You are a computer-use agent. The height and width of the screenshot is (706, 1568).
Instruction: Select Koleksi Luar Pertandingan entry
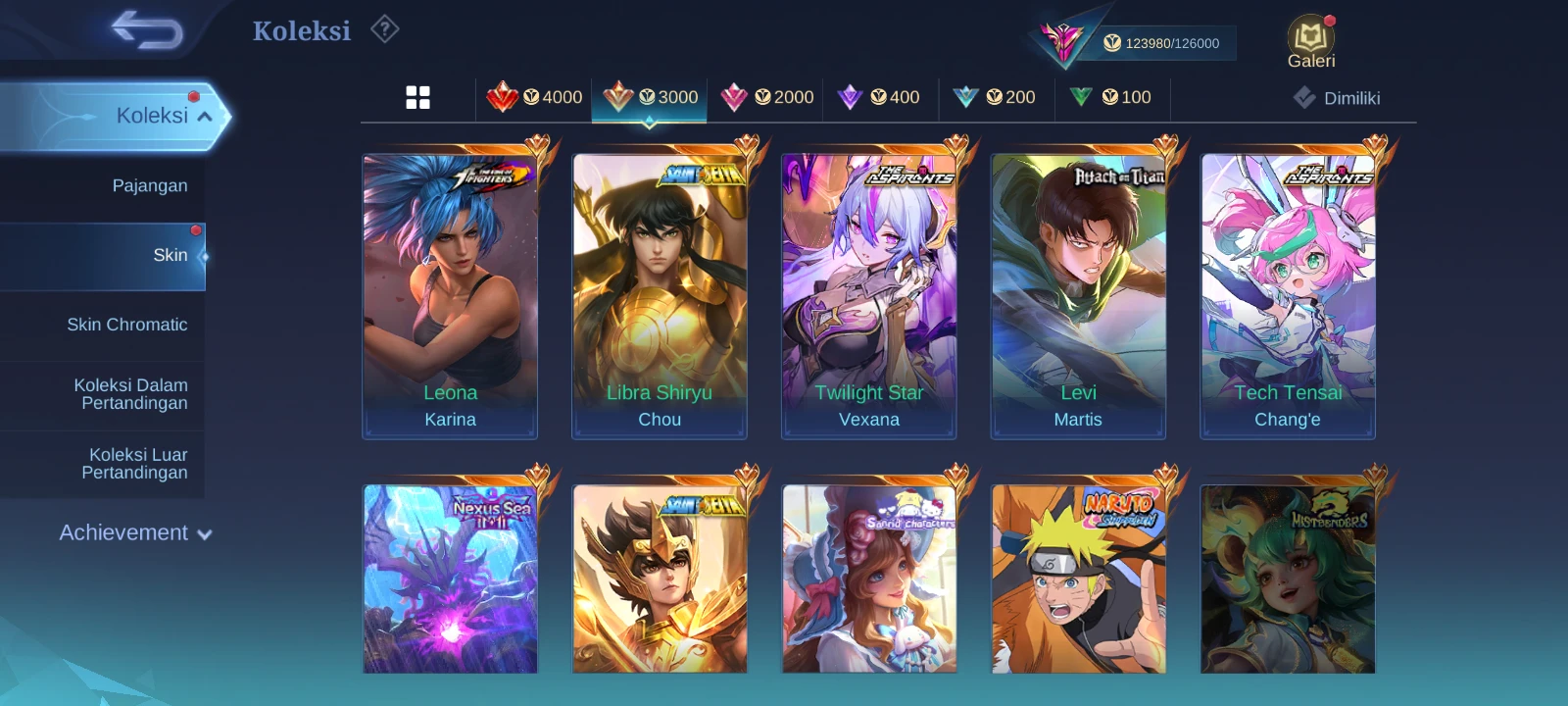[x=135, y=464]
